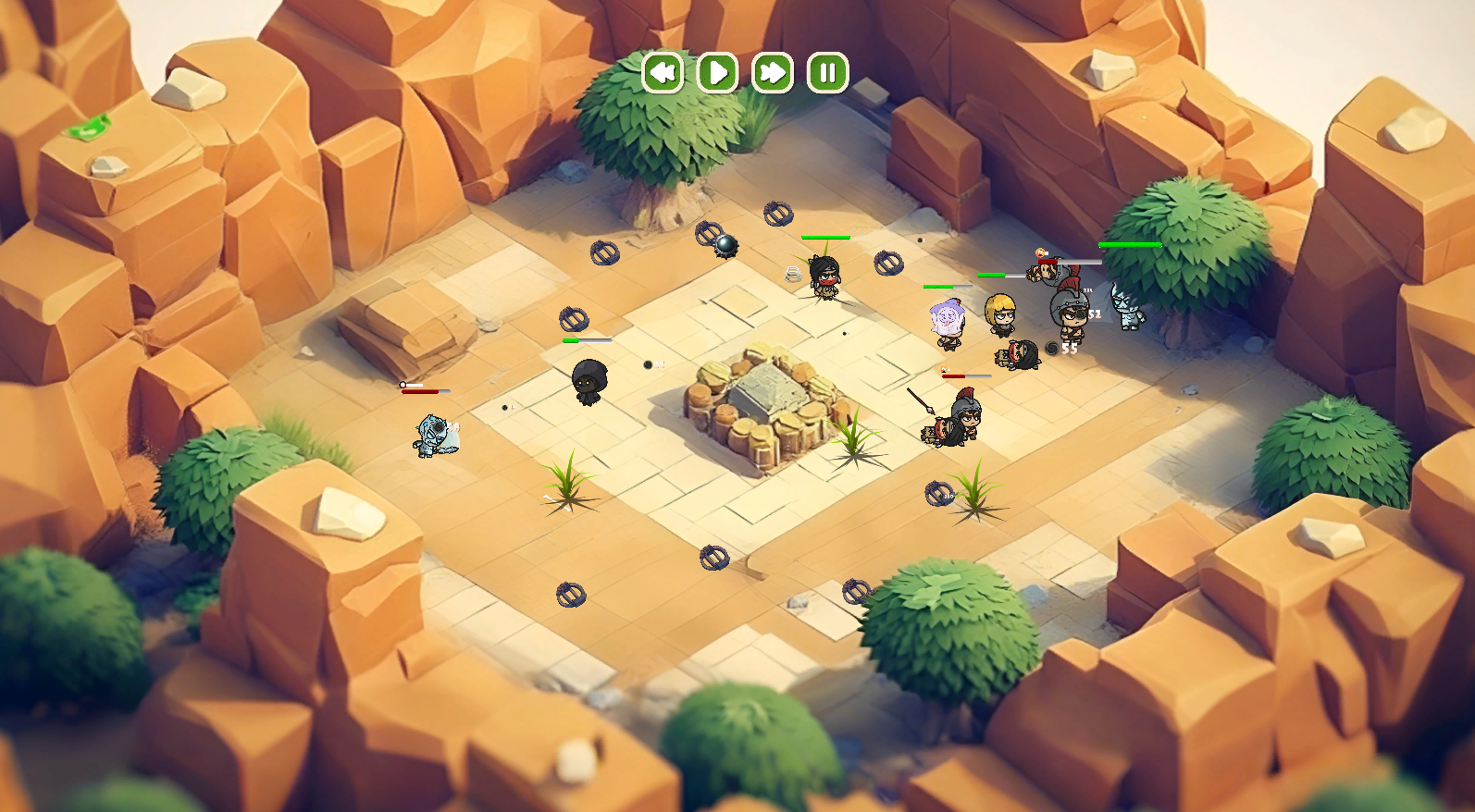
Task: Pause the battle playback
Action: click(x=827, y=72)
